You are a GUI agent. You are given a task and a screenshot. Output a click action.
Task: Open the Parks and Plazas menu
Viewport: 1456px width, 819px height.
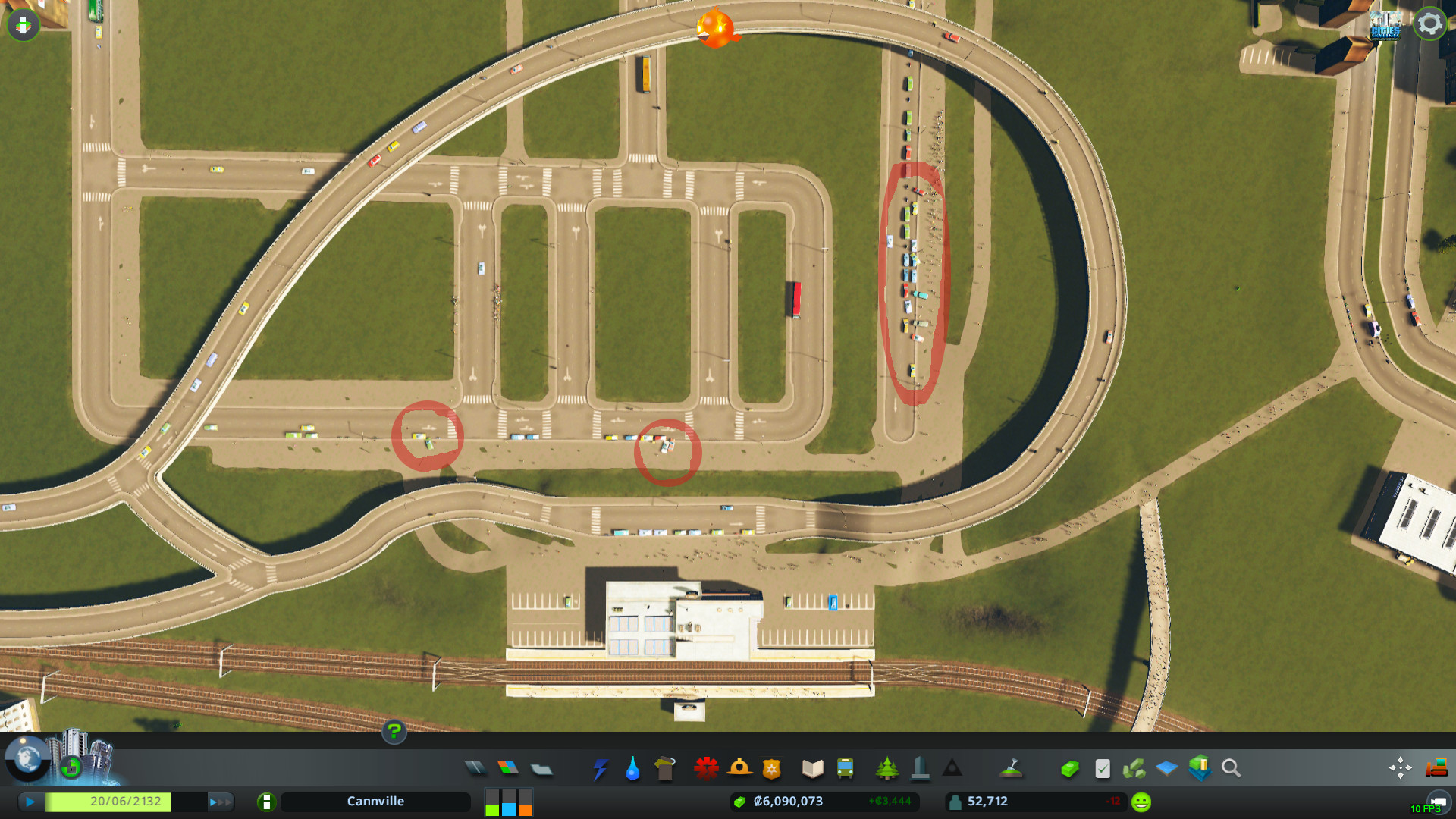(x=887, y=767)
